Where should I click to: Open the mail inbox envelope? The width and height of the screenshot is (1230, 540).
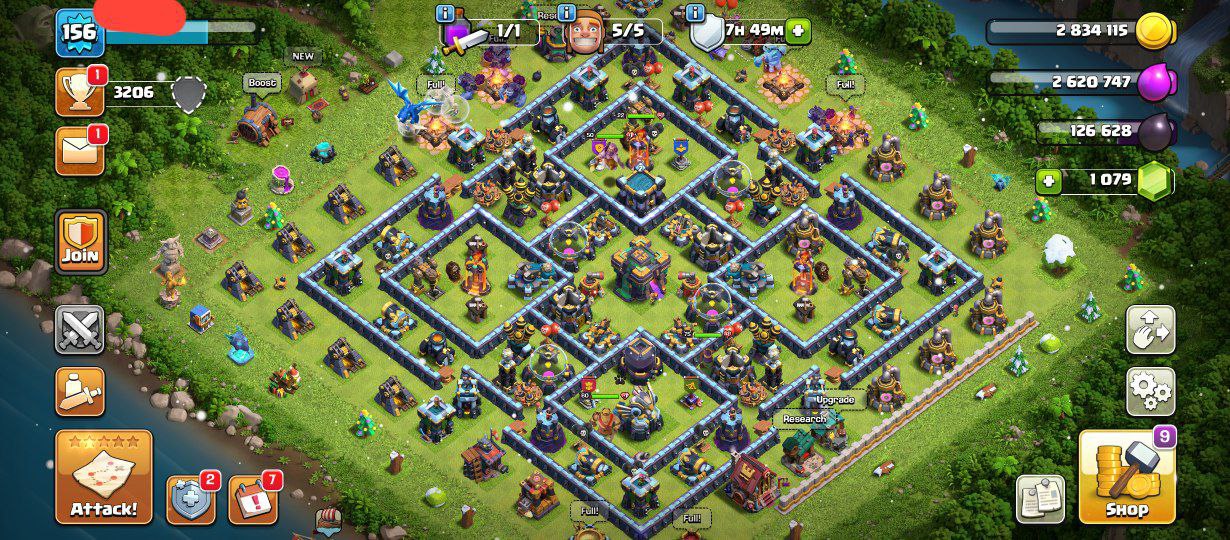[x=80, y=151]
